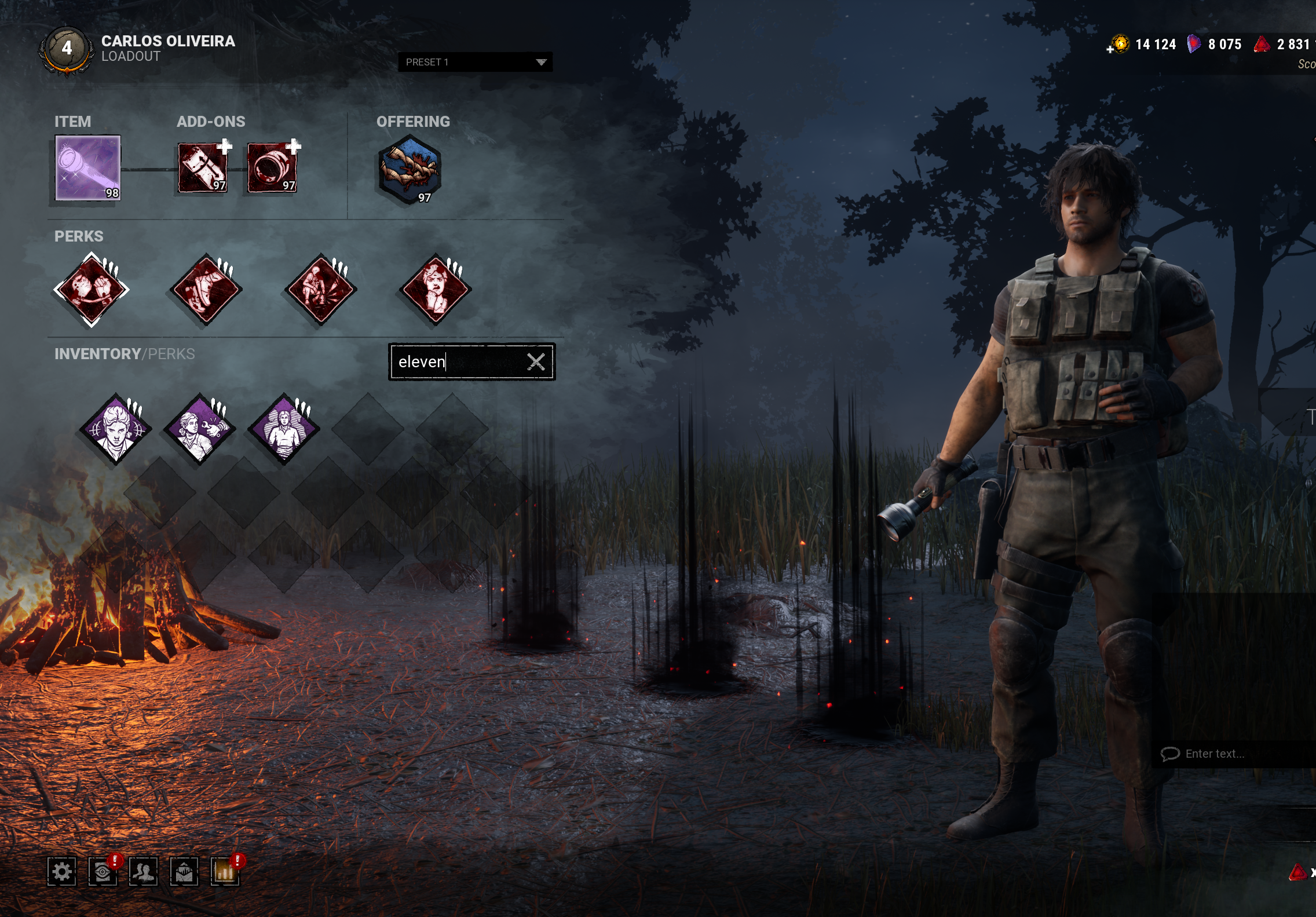The width and height of the screenshot is (1316, 917).
Task: Open the envelope news inbox
Action: [184, 872]
